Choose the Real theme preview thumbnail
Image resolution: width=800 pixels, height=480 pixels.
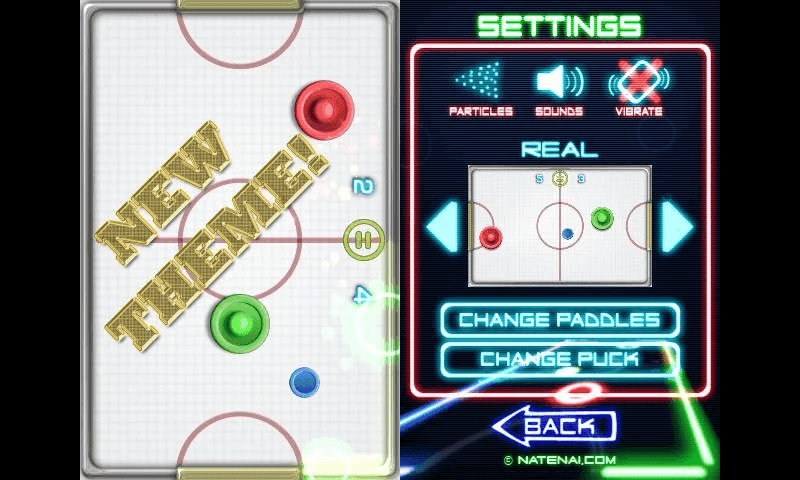point(559,225)
